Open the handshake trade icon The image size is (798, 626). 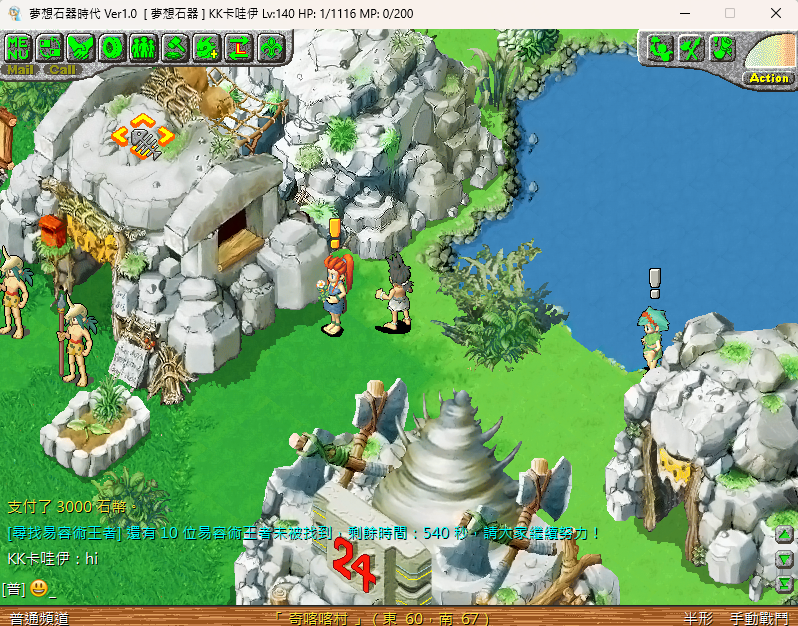(x=81, y=47)
